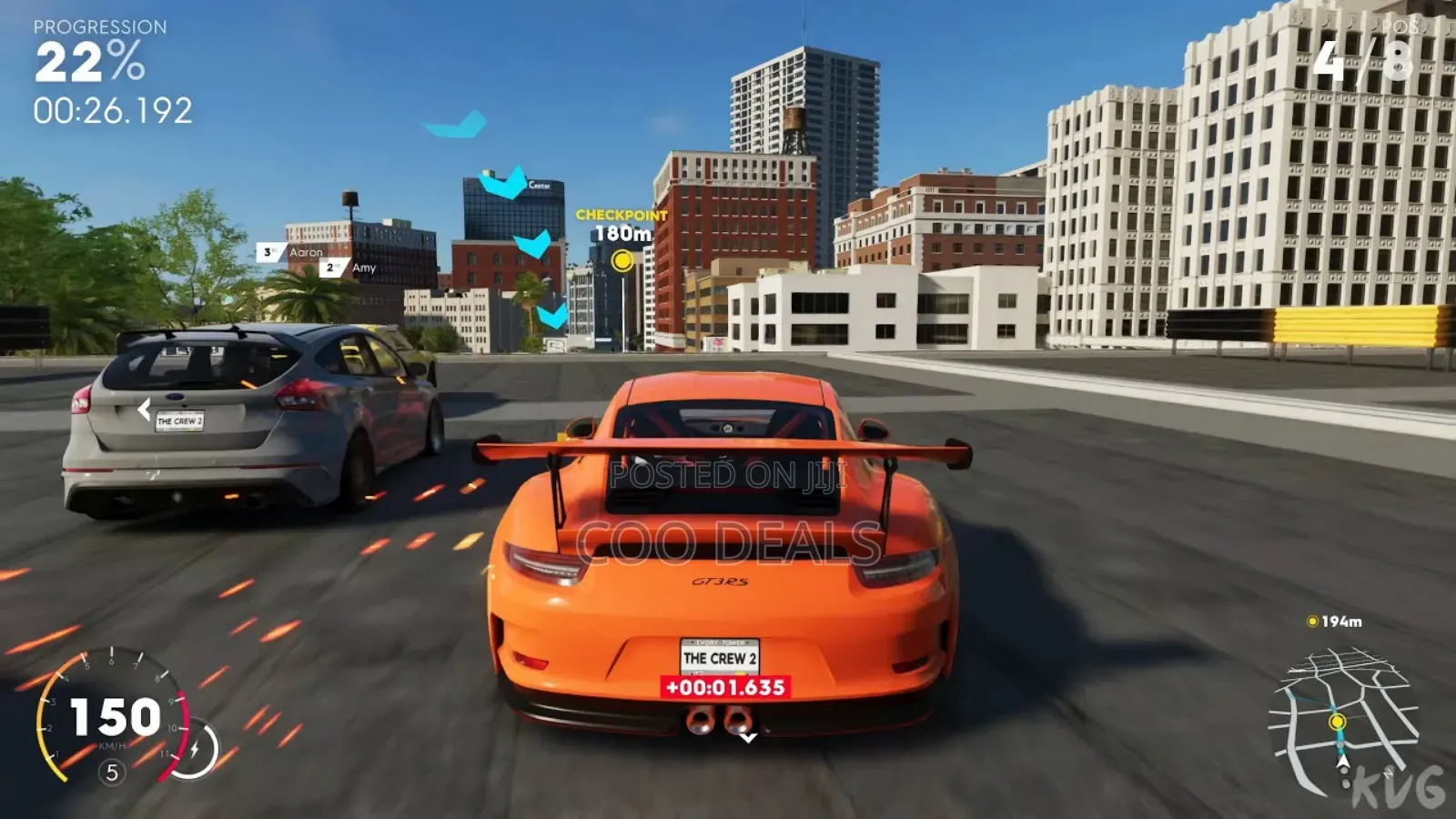Click the back arrow on the Ford's nameplate
1456x819 pixels.
[x=144, y=409]
